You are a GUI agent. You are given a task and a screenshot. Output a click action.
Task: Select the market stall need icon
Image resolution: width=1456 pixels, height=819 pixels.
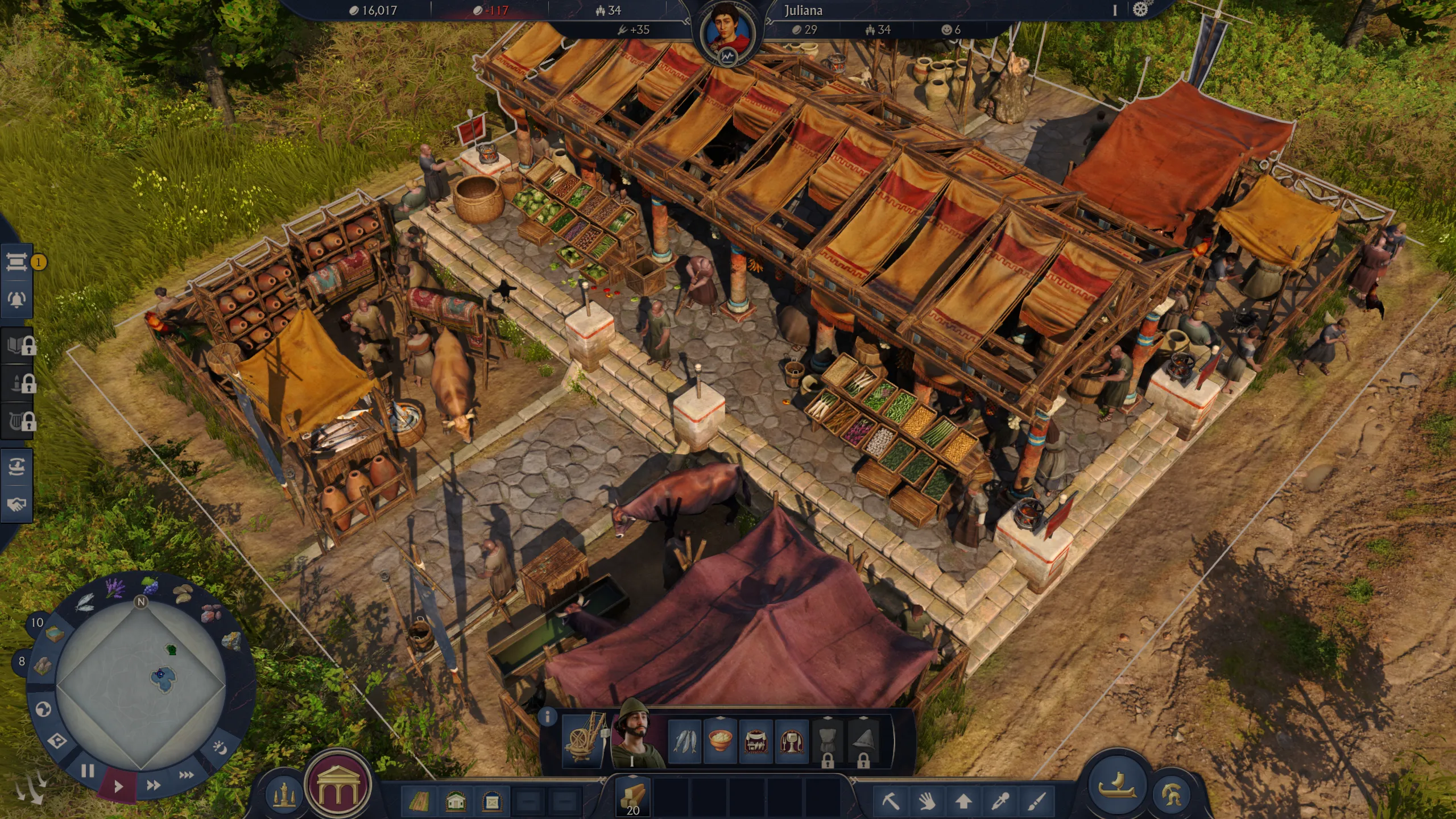[755, 741]
